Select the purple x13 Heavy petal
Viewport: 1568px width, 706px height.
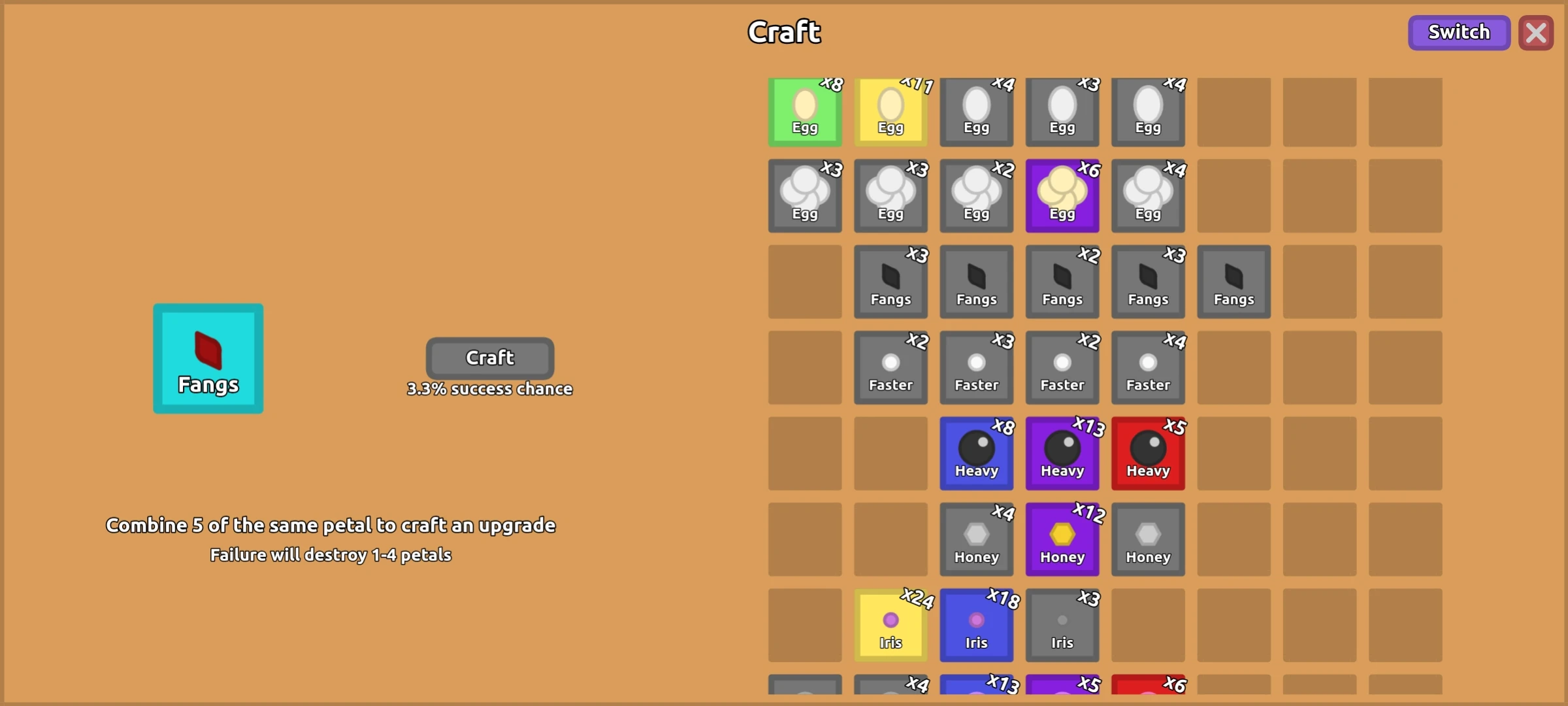(x=1062, y=452)
